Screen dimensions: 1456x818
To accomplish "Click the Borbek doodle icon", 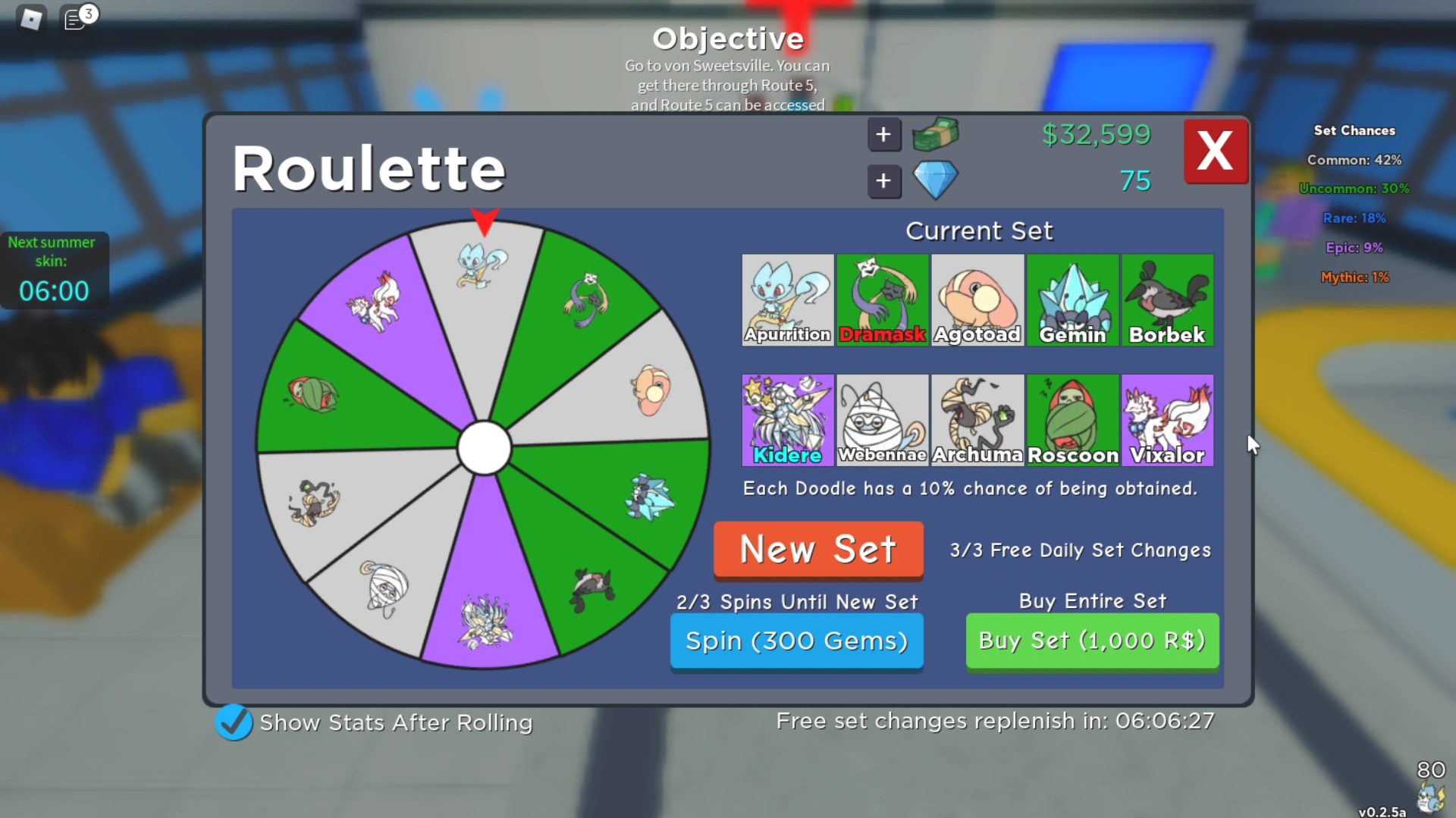I will pyautogui.click(x=1167, y=300).
